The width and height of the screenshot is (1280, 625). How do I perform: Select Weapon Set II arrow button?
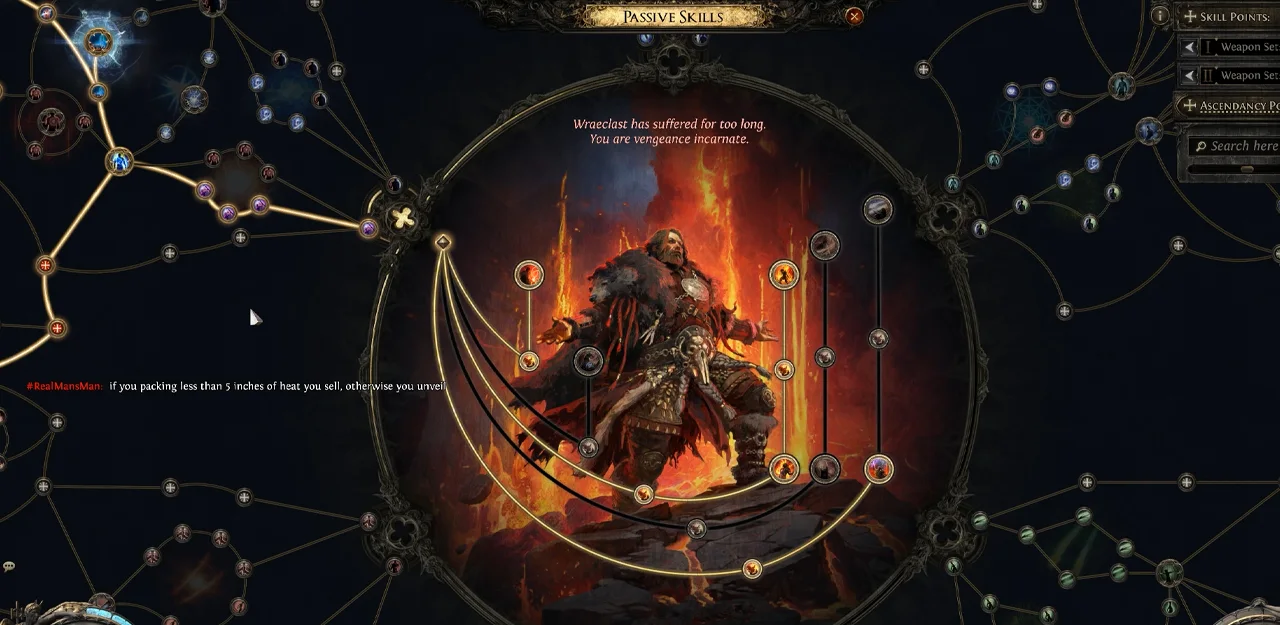[x=1188, y=75]
